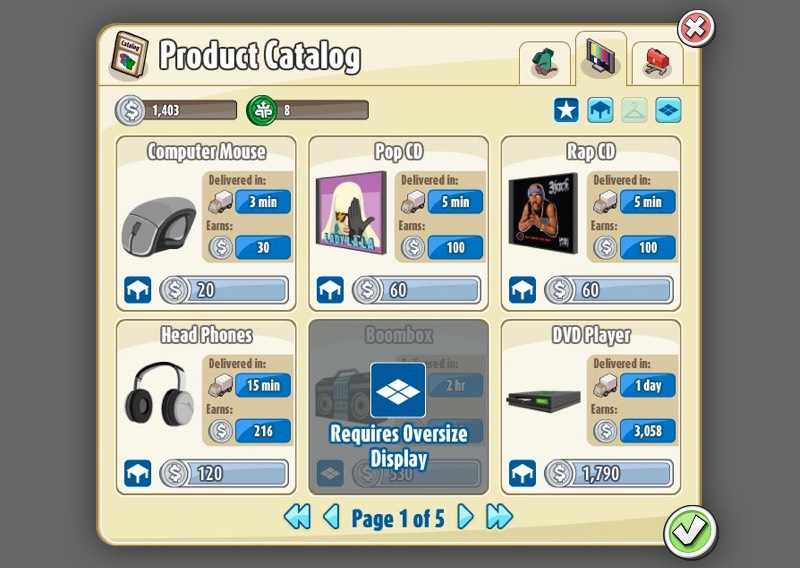Select the locked Boombox product card
The height and width of the screenshot is (568, 800).
(398, 406)
